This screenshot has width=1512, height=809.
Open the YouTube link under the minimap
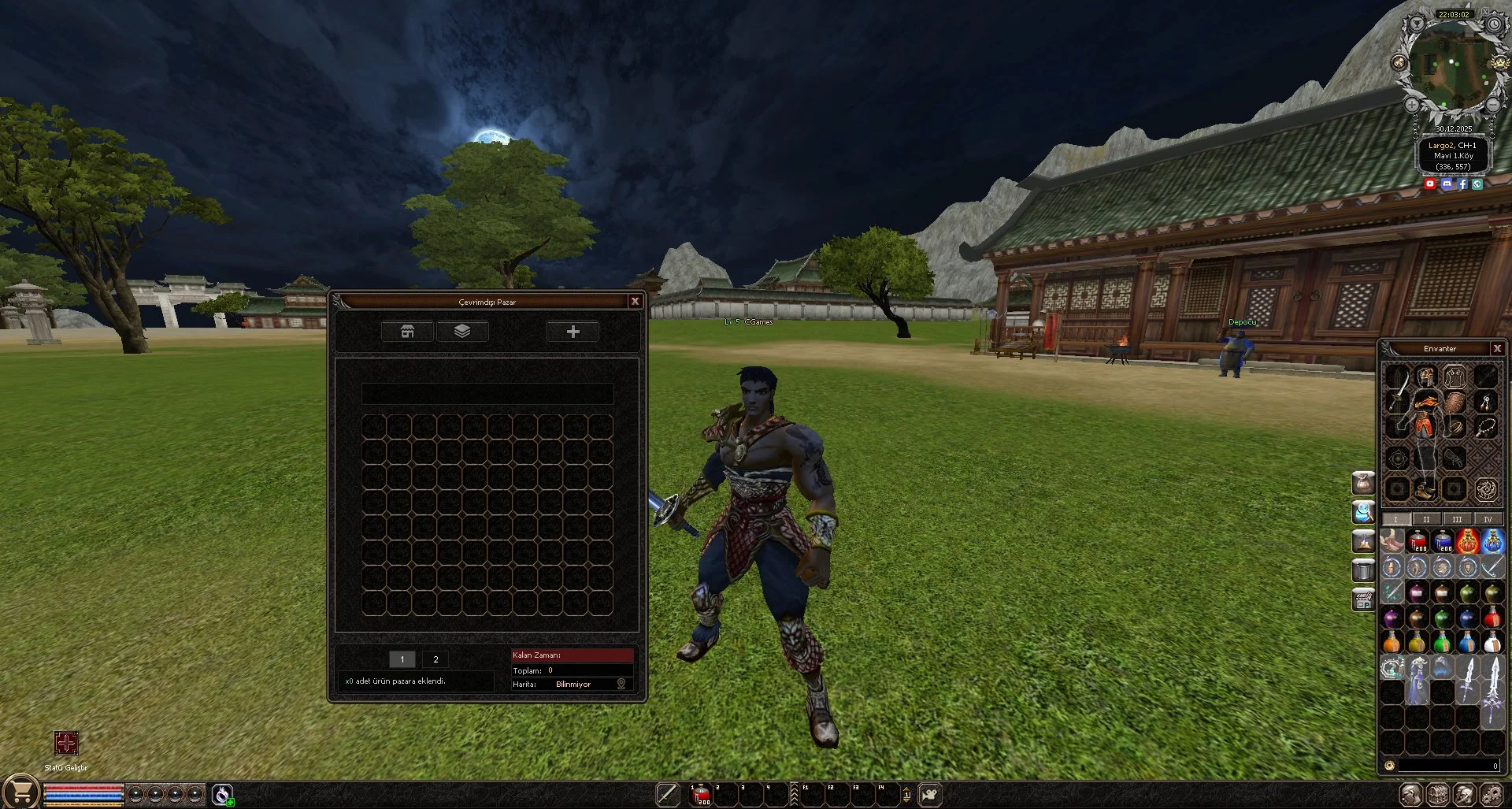click(1430, 184)
